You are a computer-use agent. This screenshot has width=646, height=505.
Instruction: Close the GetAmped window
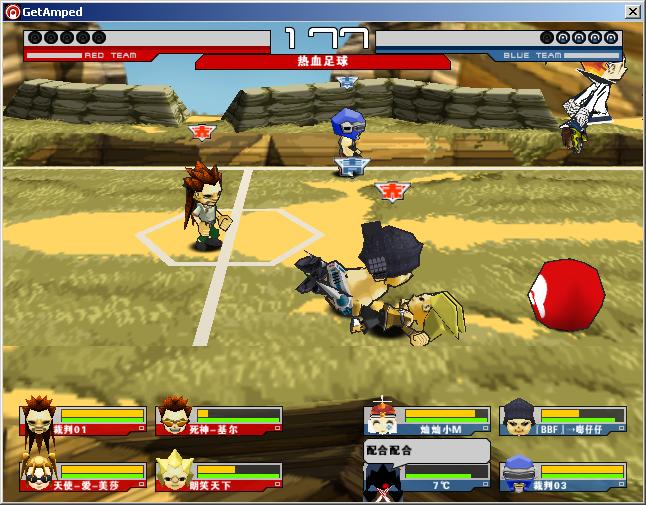click(632, 12)
